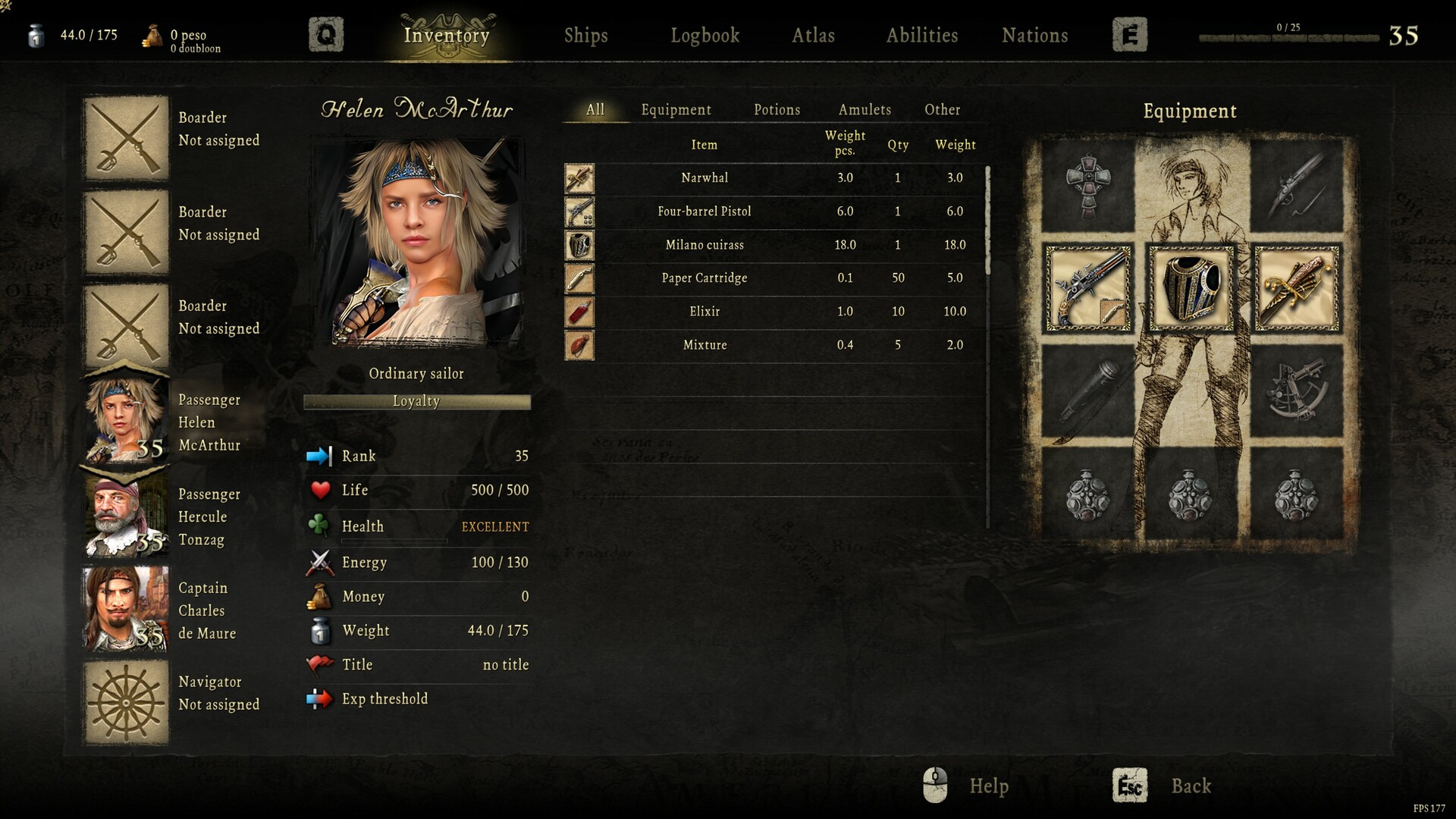Click the Life heart icon

click(x=320, y=490)
